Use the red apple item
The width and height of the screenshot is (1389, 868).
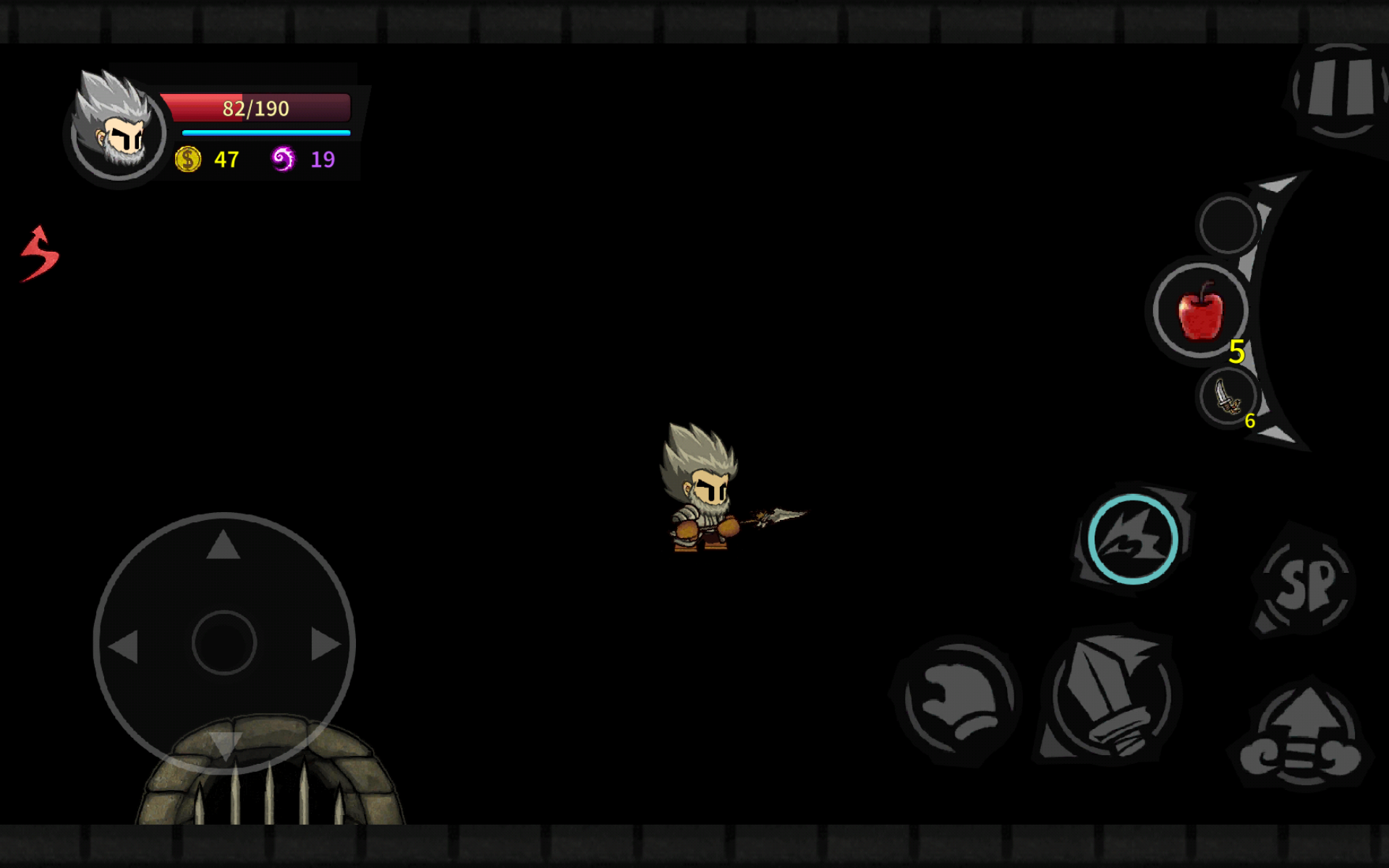1201,311
